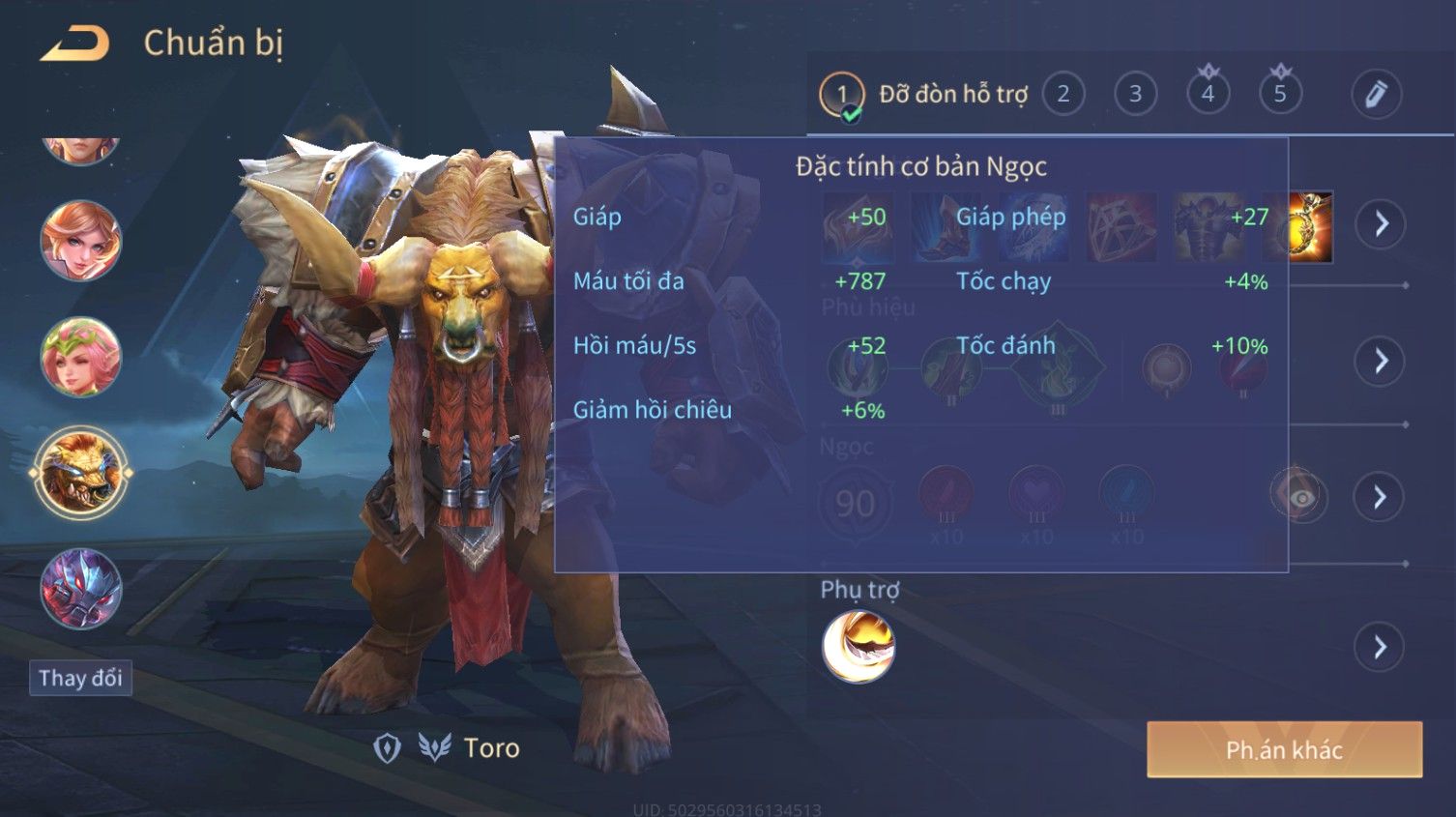Viewport: 1456px width, 817px height.
Task: Go back using the arrow button
Action: click(74, 44)
